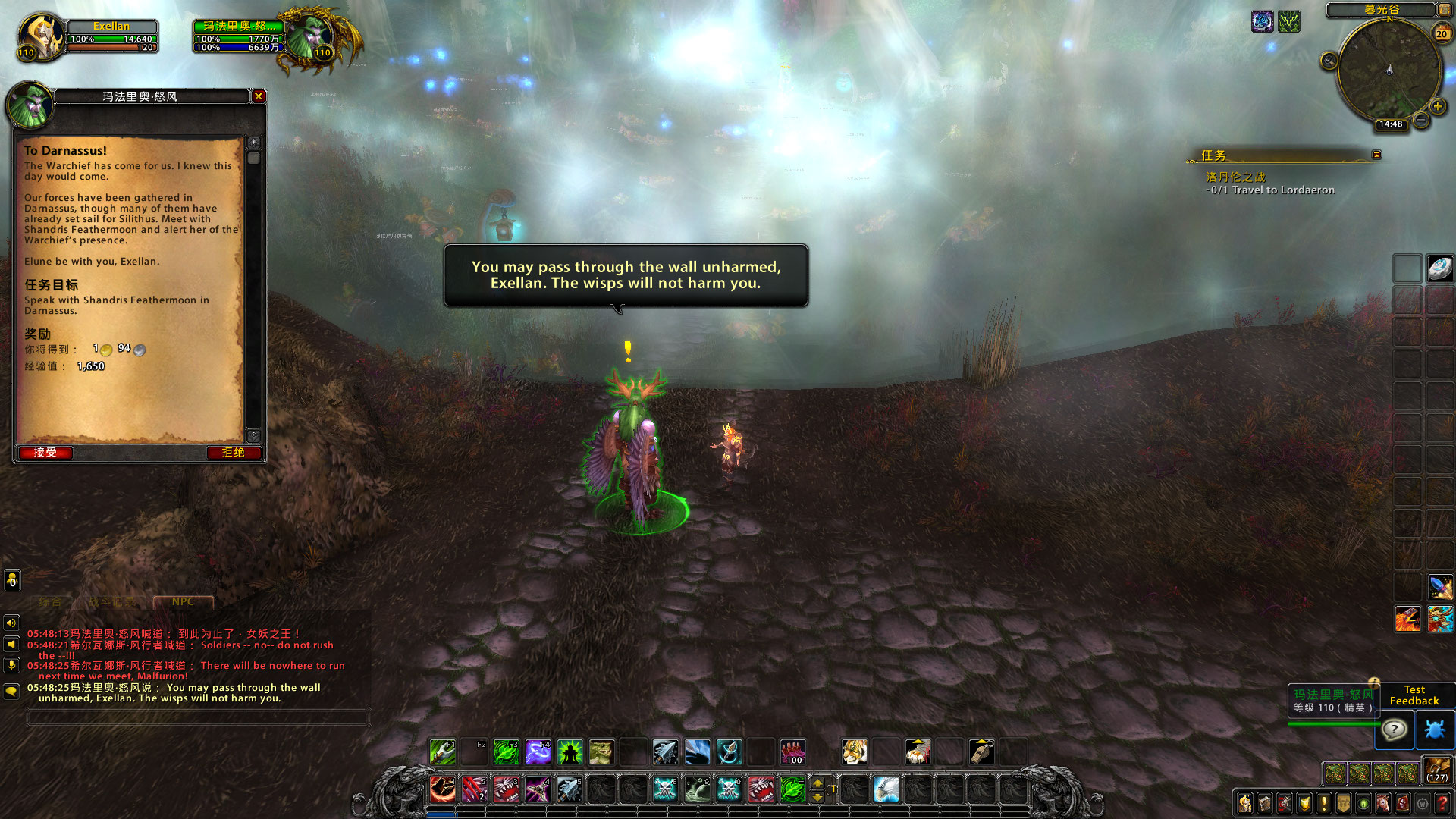Open the feedback speech bubble button
1456x819 pixels.
coord(1395,730)
